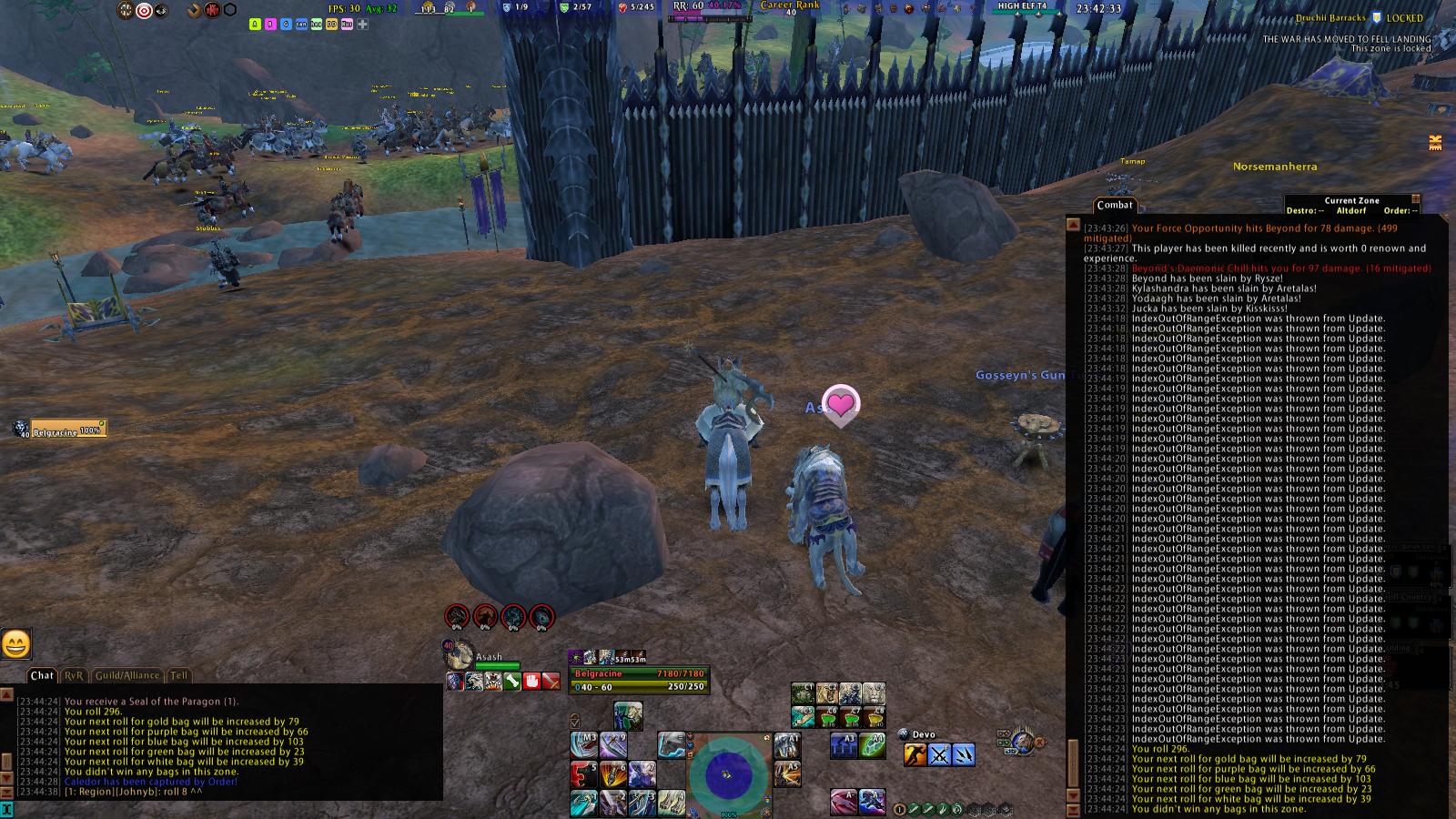Screen dimensions: 1456x819
Task: Activate the blue ability in slot A3
Action: pos(844,745)
